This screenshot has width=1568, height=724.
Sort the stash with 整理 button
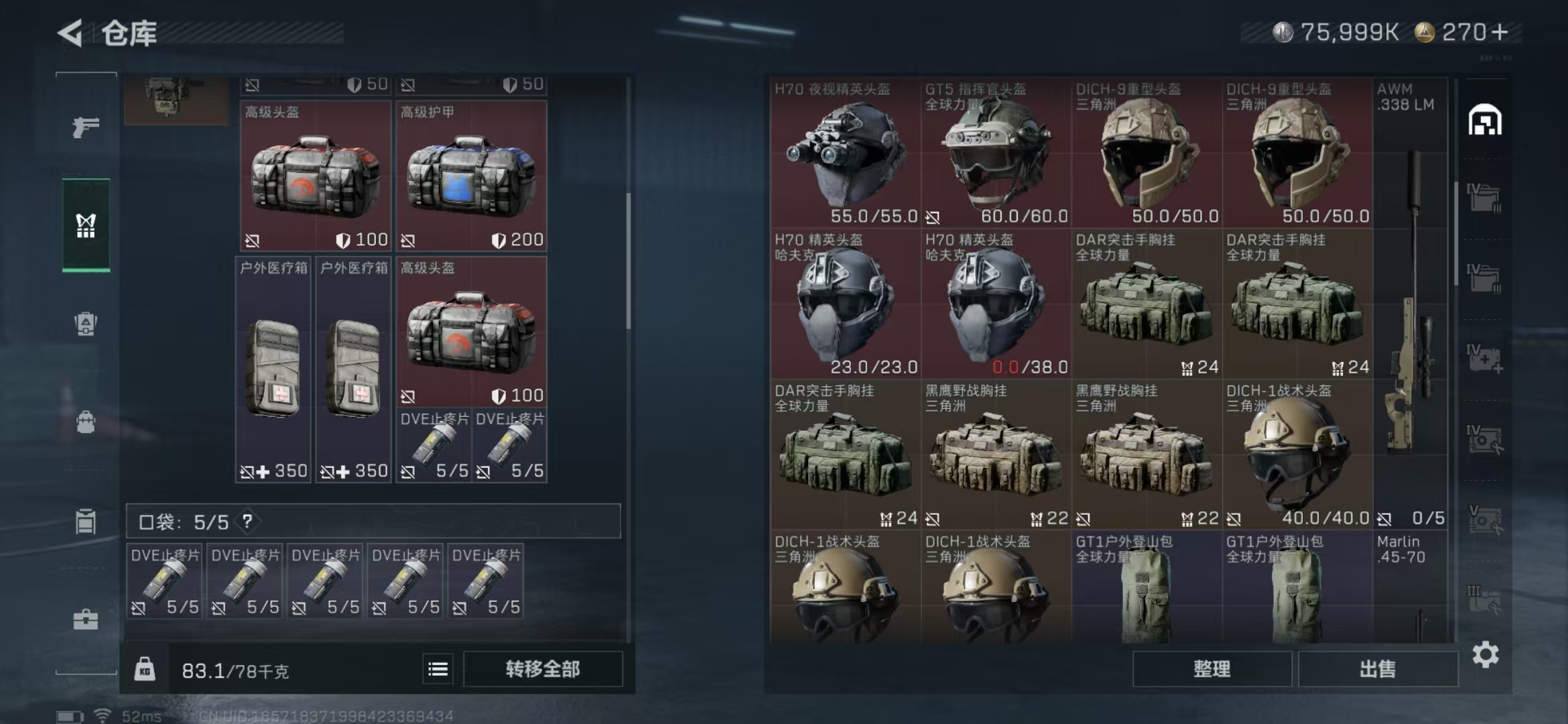point(1212,669)
